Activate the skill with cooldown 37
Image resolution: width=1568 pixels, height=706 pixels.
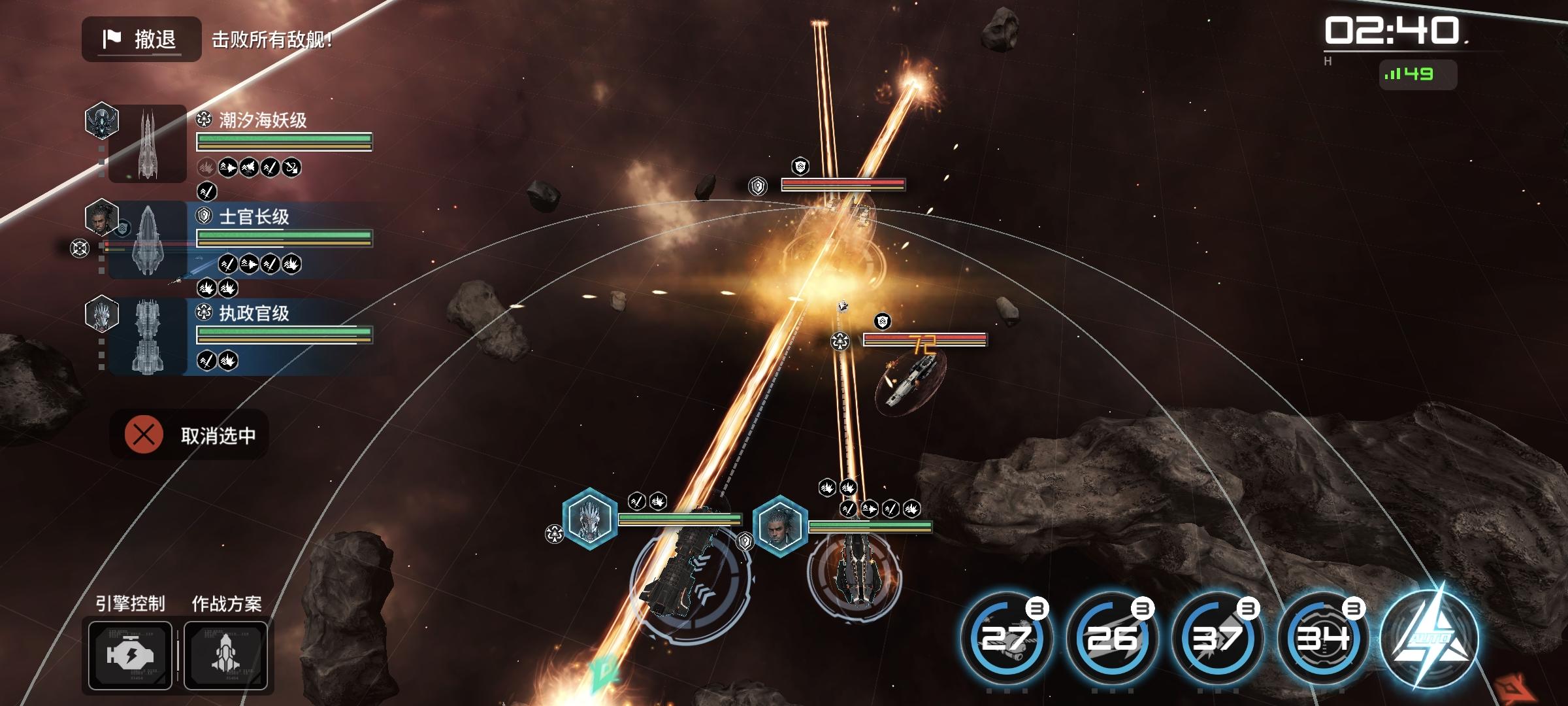pyautogui.click(x=1217, y=639)
